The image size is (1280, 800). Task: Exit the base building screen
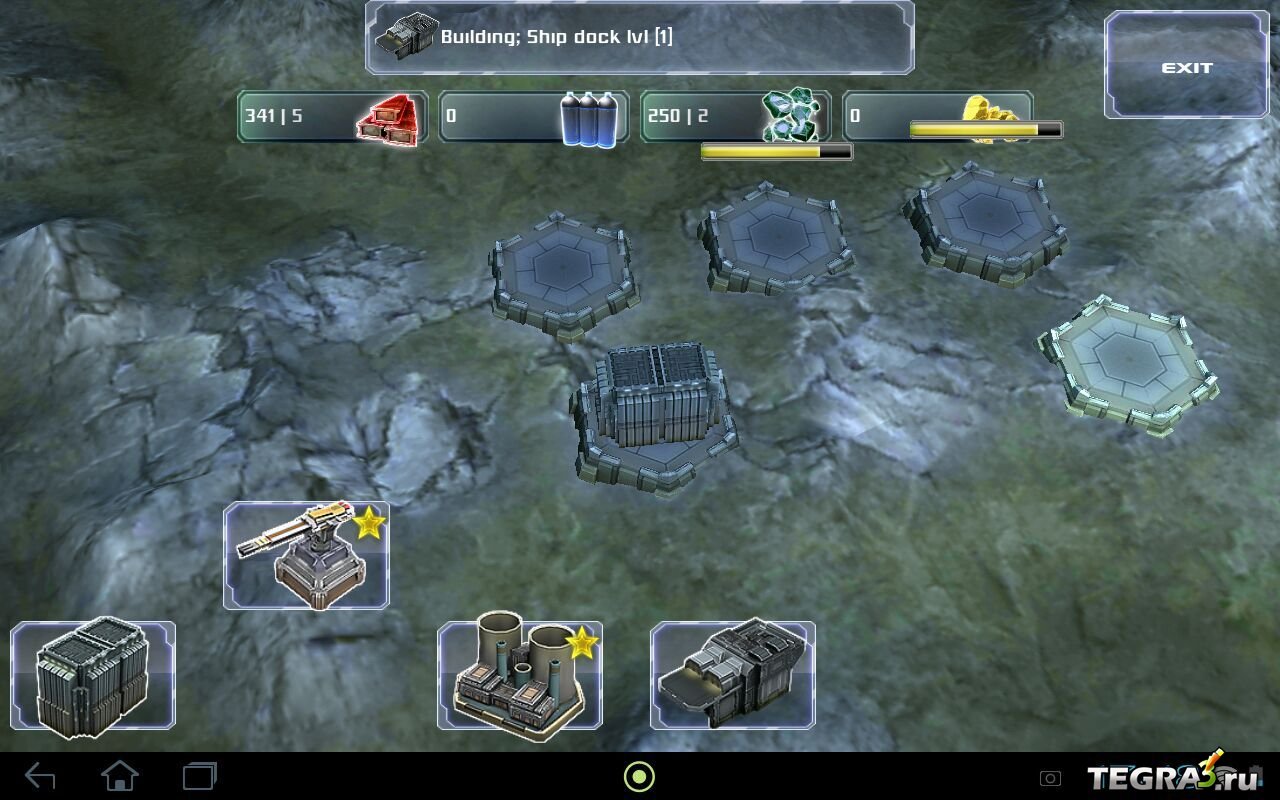pyautogui.click(x=1186, y=67)
